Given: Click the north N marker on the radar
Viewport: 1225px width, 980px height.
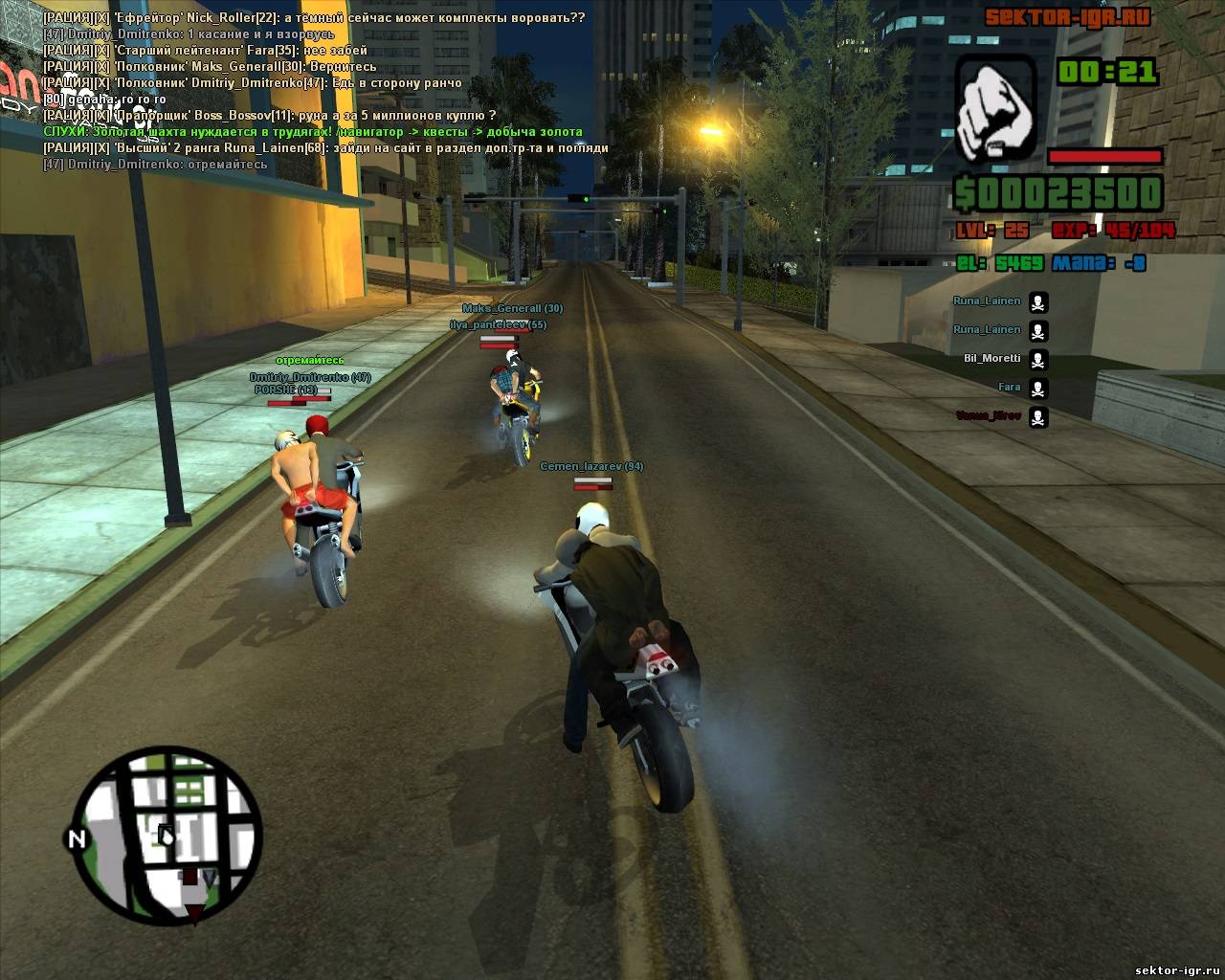Looking at the screenshot, I should pyautogui.click(x=74, y=839).
